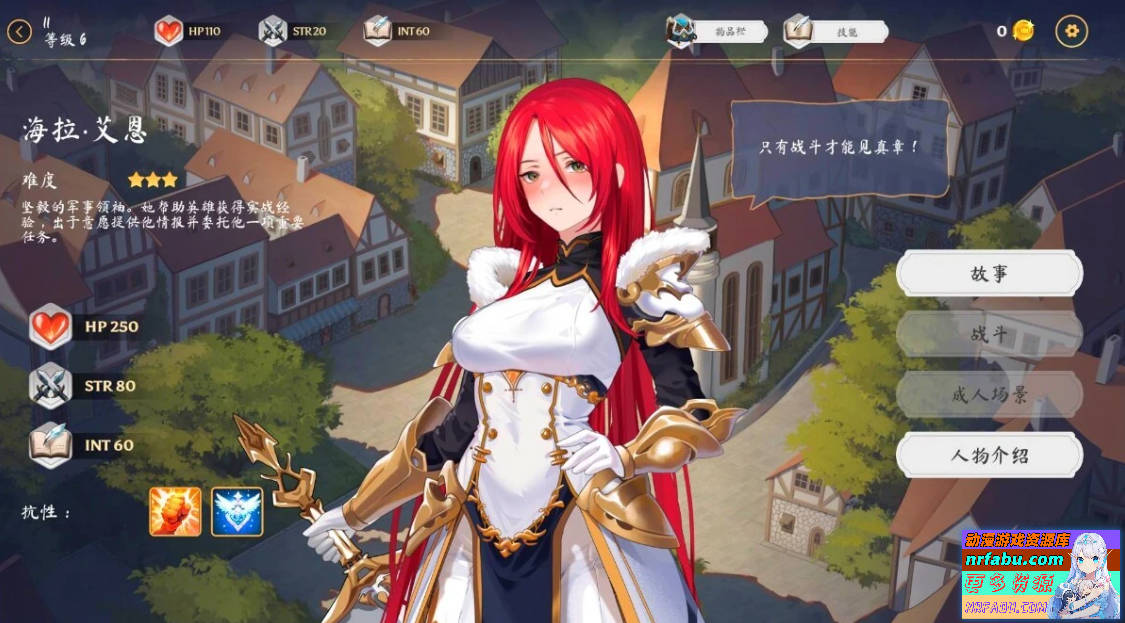Open the gear settings menu
Screen dimensions: 1125x623
pyautogui.click(x=1072, y=31)
